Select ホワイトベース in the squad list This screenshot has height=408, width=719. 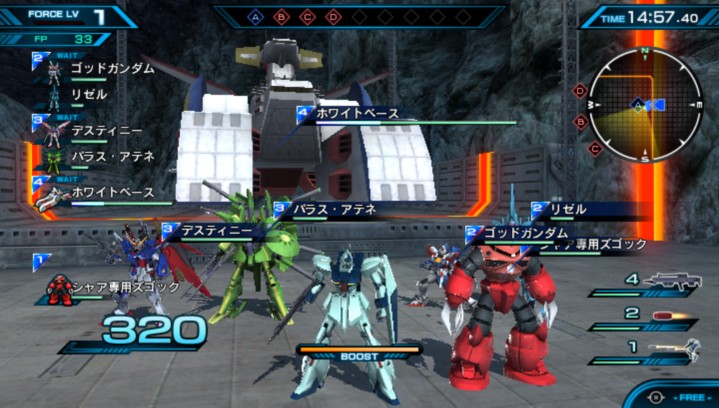(x=112, y=191)
